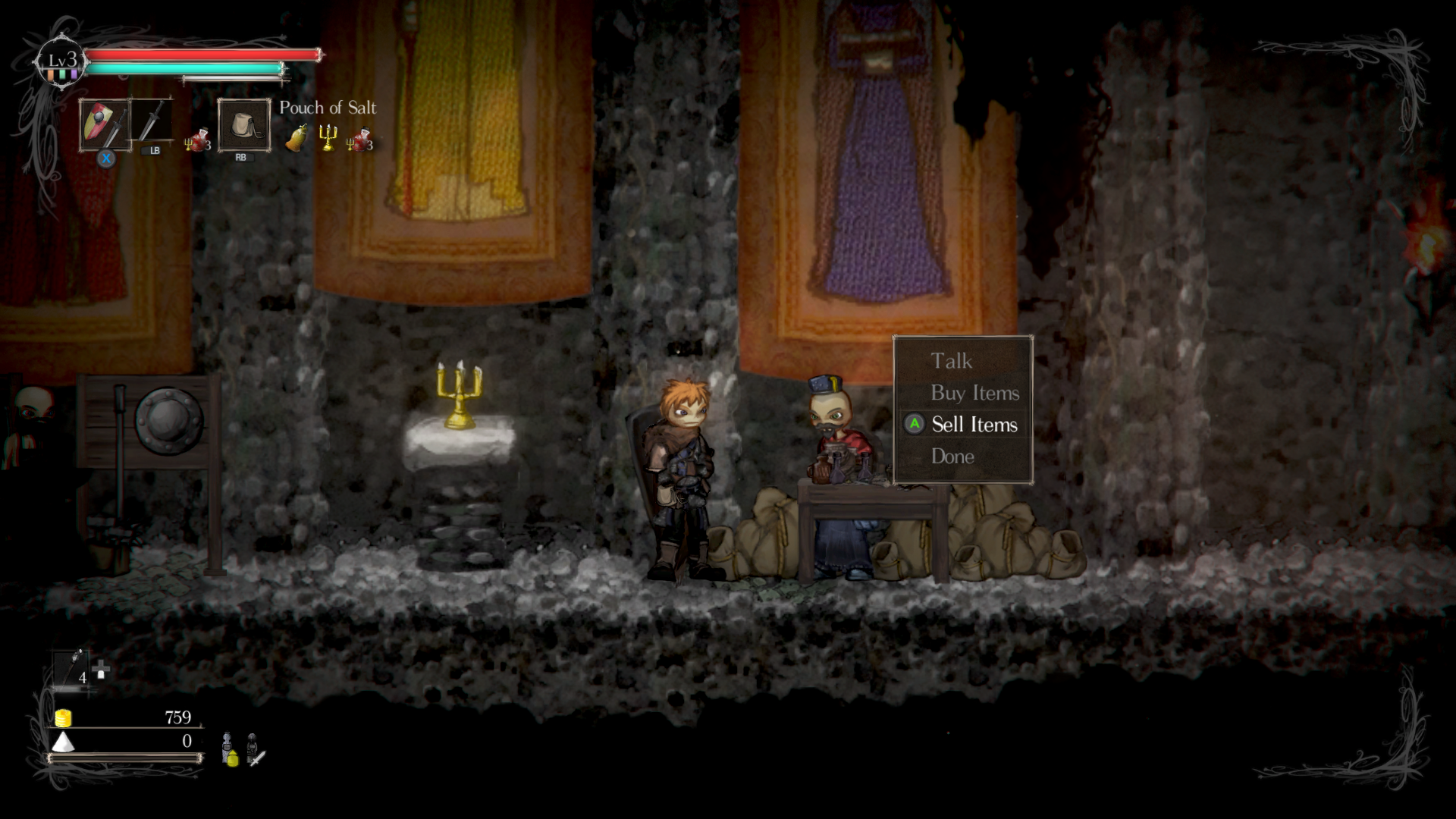Click the Pouch of Salt item slot

(x=243, y=125)
